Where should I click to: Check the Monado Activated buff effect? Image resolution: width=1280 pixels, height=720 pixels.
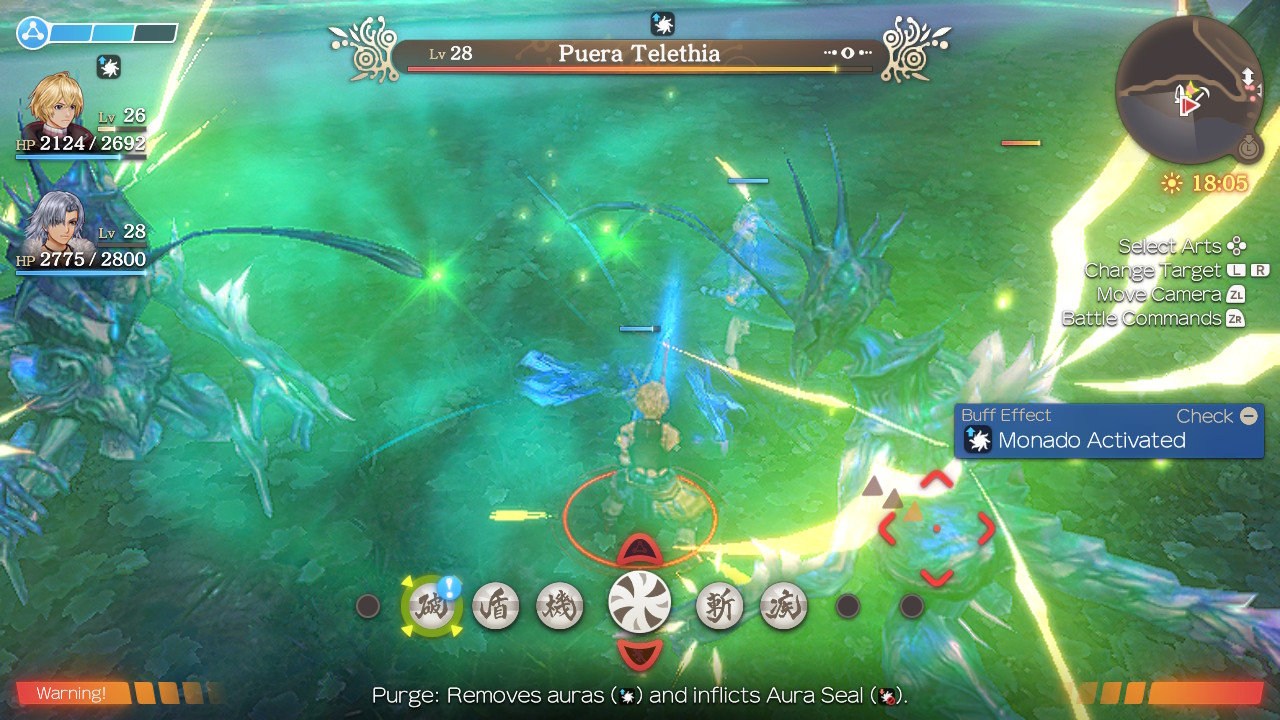(x=1109, y=431)
